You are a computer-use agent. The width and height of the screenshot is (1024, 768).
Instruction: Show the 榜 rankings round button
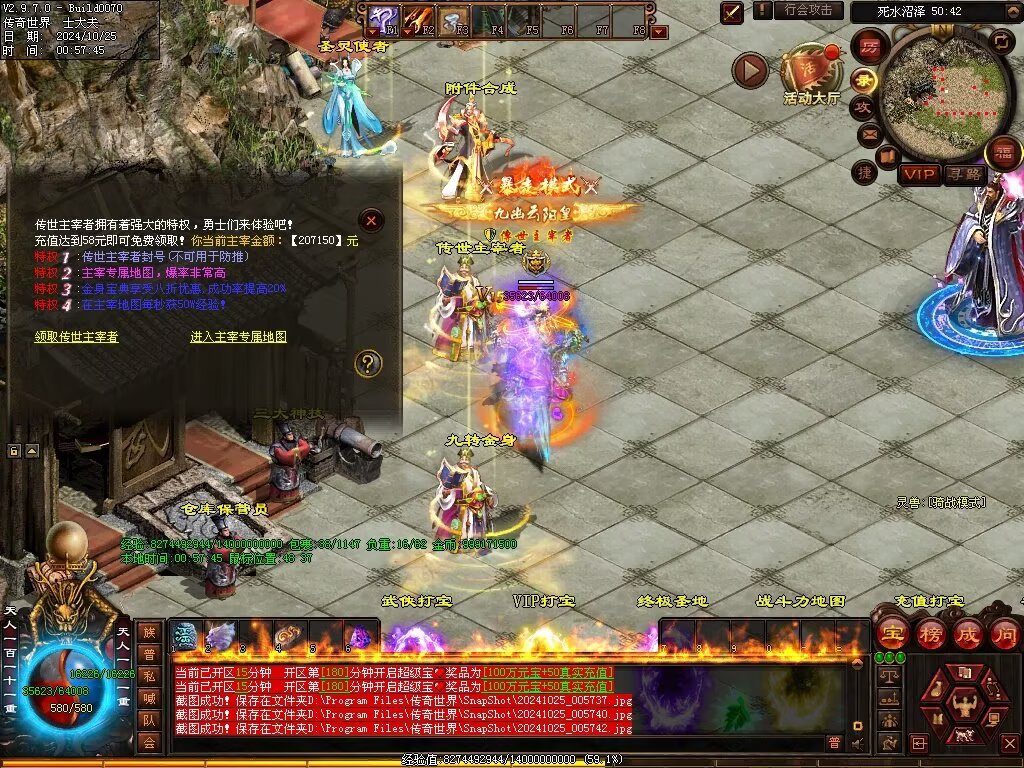click(929, 633)
